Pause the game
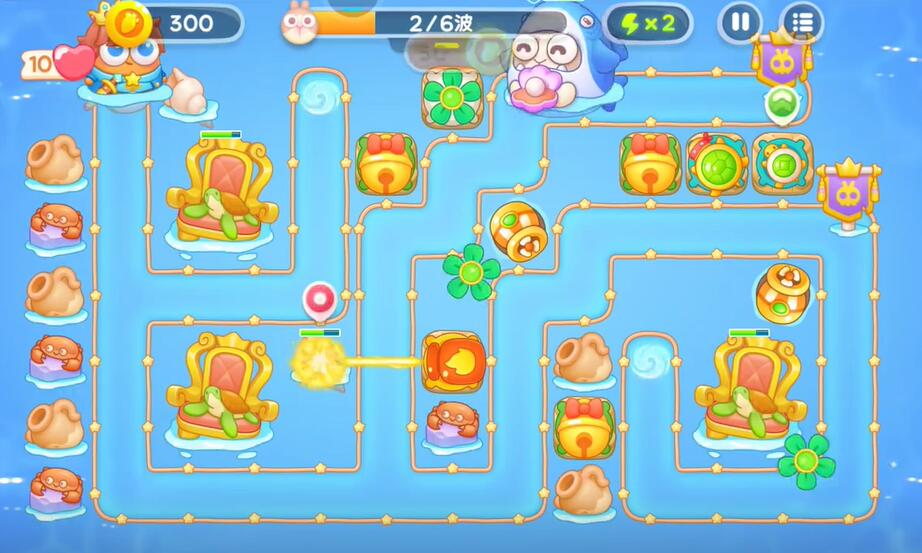 coord(740,22)
